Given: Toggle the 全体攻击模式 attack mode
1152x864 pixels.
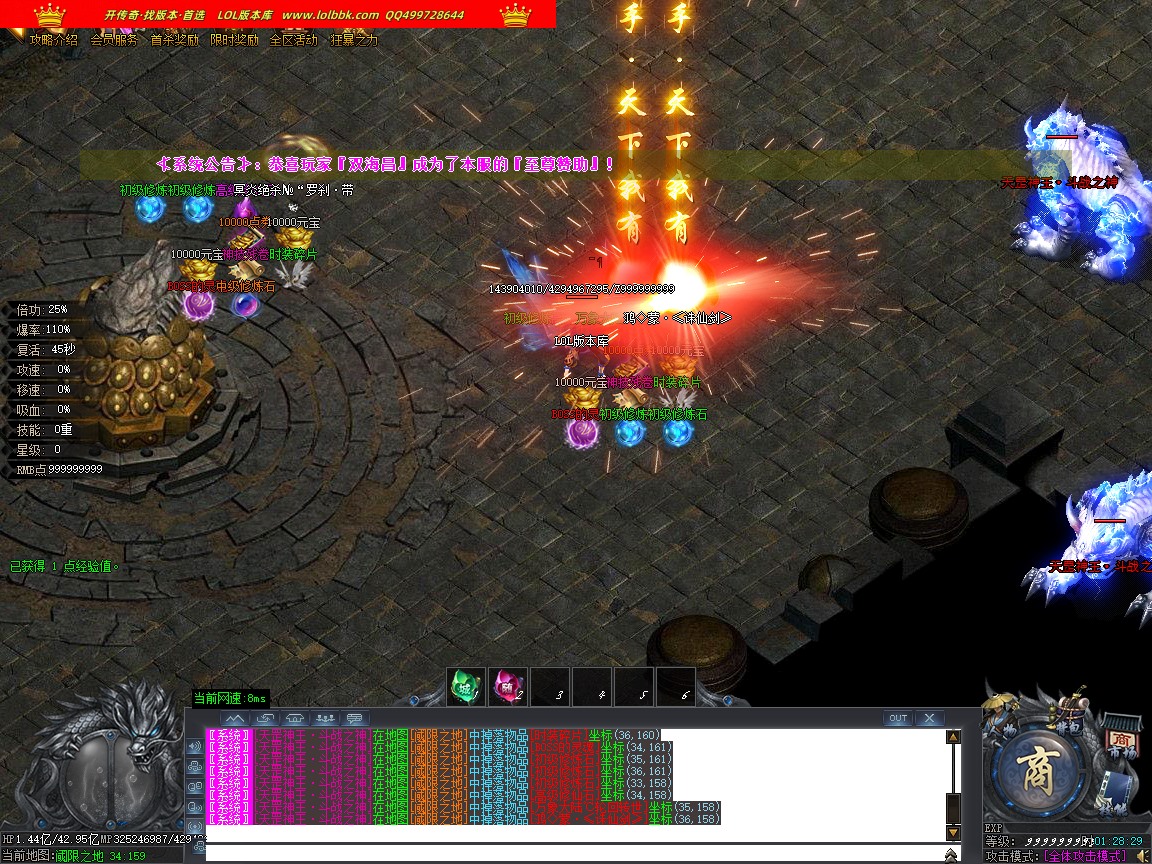Looking at the screenshot, I should pyautogui.click(x=1085, y=856).
